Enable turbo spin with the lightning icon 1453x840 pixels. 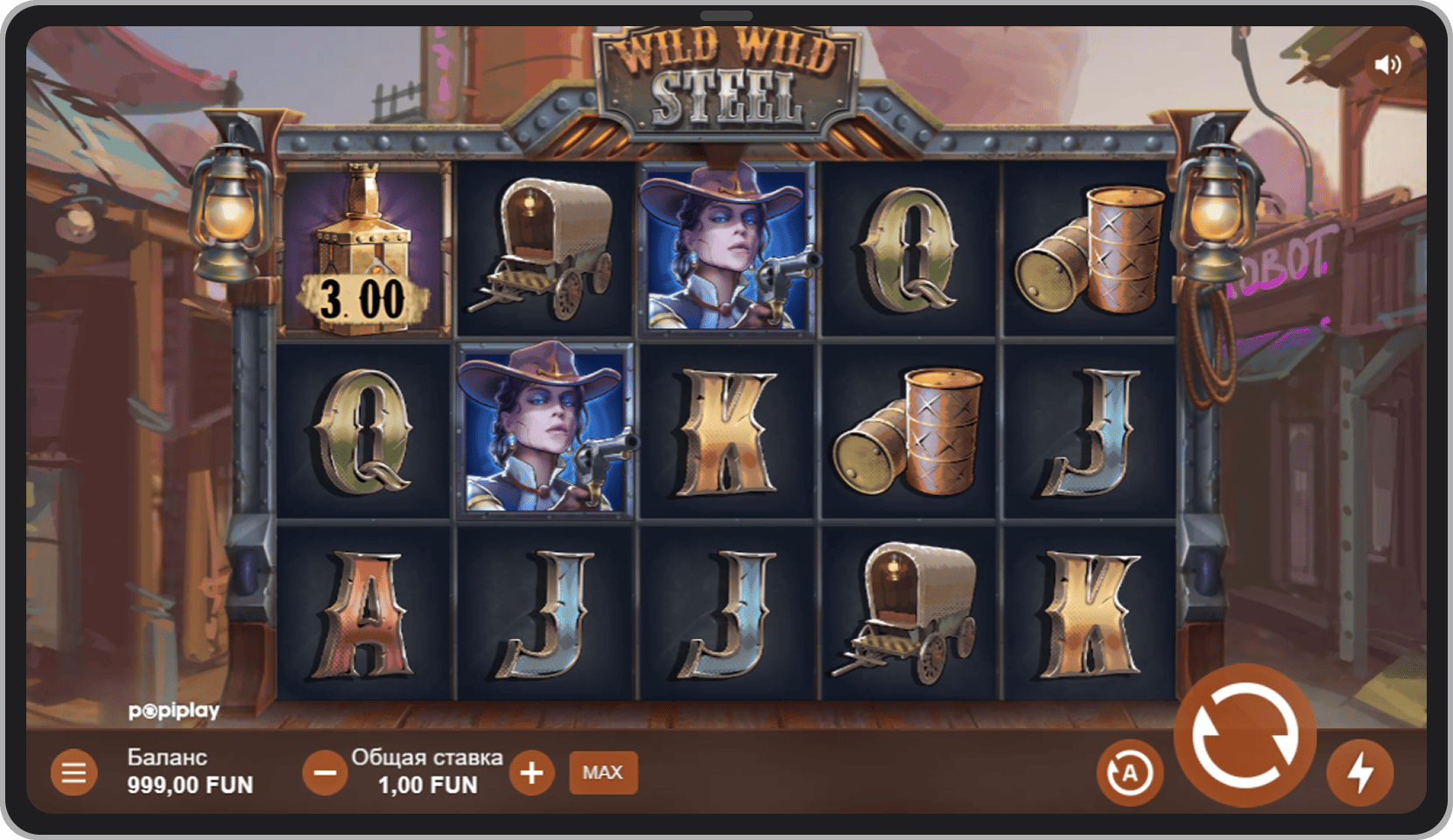pyautogui.click(x=1359, y=772)
